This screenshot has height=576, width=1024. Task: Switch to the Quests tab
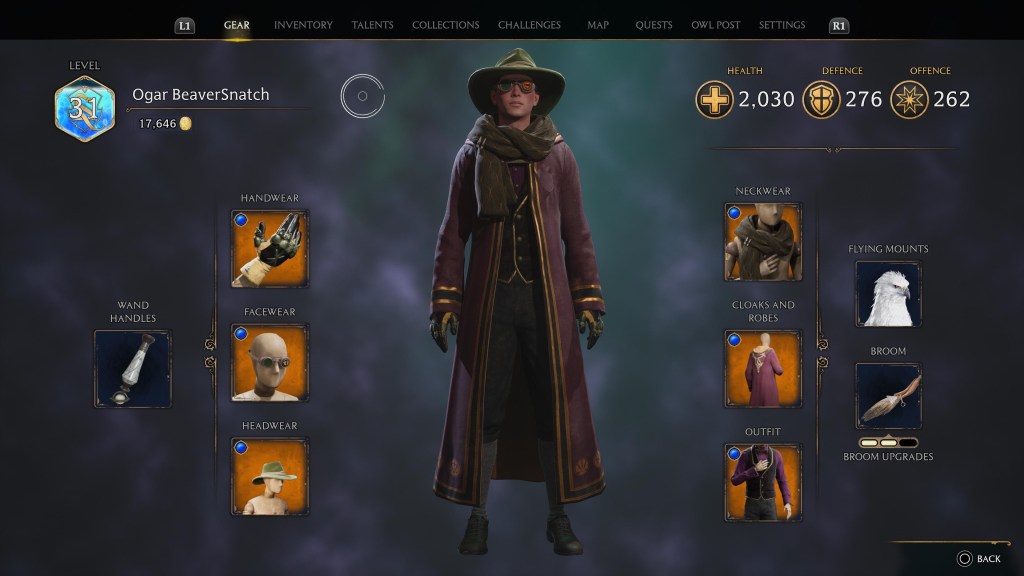653,25
